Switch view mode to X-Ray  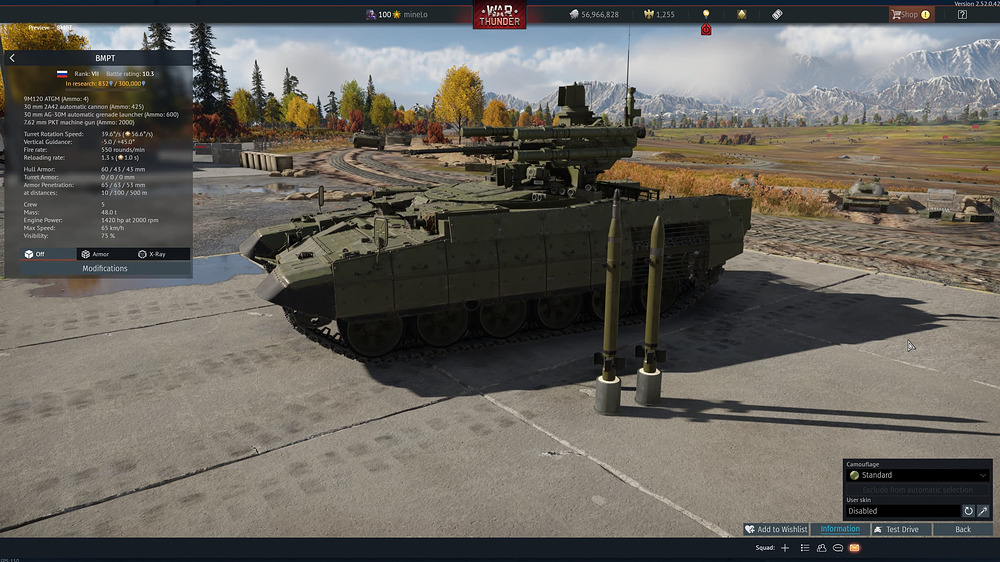click(151, 255)
